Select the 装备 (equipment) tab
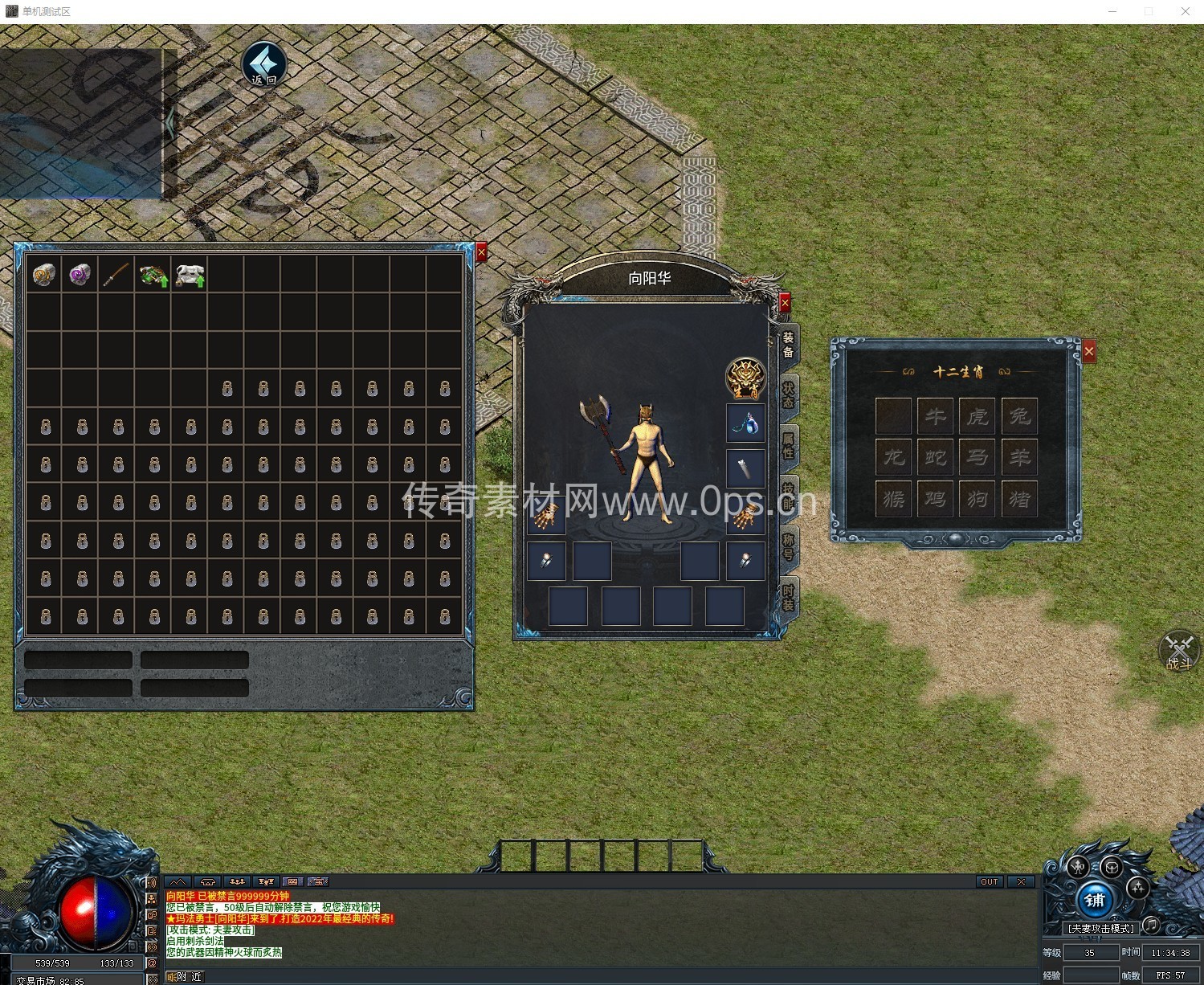This screenshot has width=1204, height=985. pyautogui.click(x=788, y=345)
